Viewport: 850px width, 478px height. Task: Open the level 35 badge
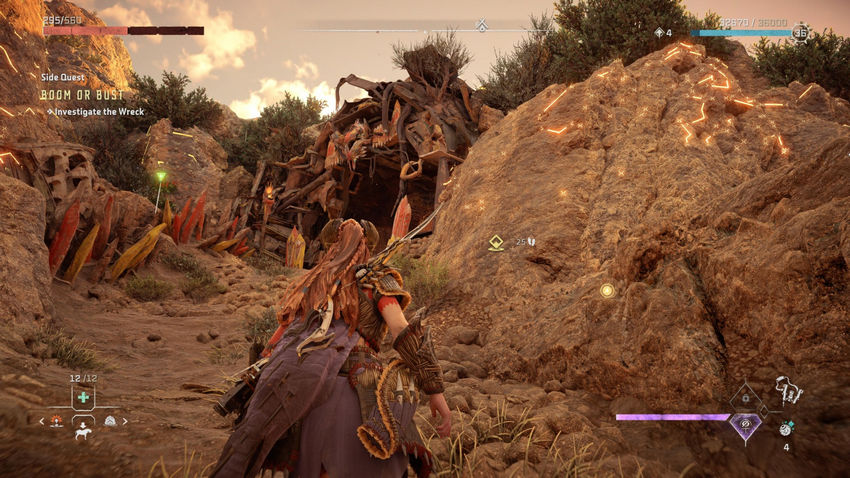click(x=800, y=33)
